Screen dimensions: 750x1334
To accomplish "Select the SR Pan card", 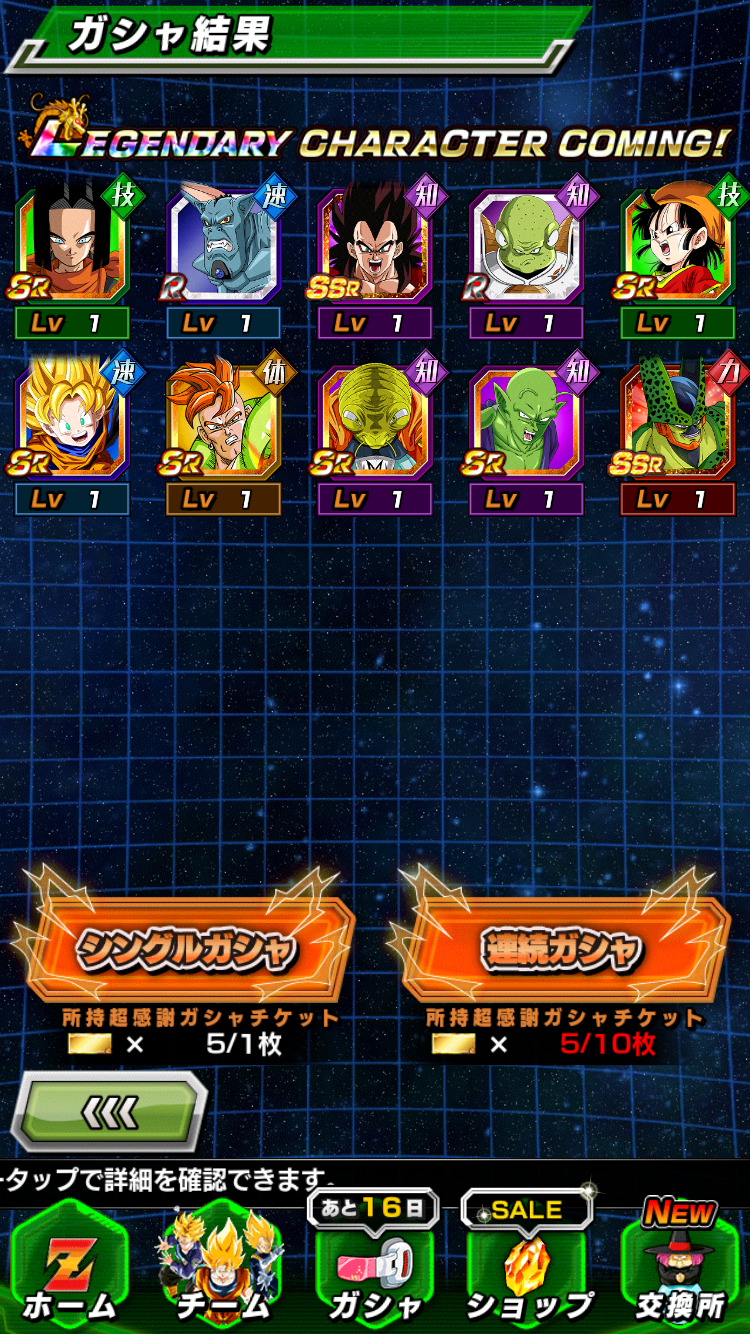I will tap(677, 245).
